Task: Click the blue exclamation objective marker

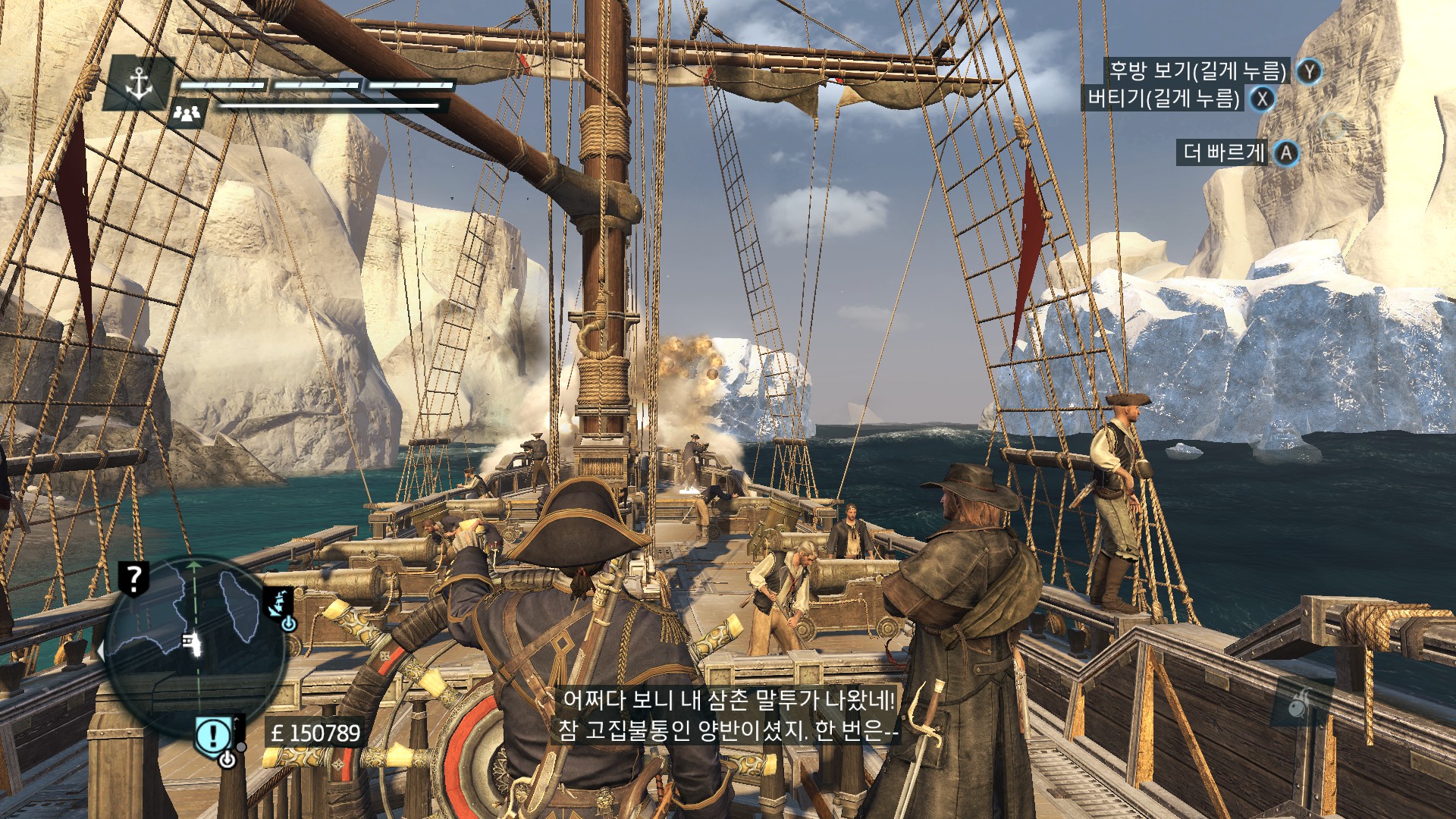Action: click(214, 735)
